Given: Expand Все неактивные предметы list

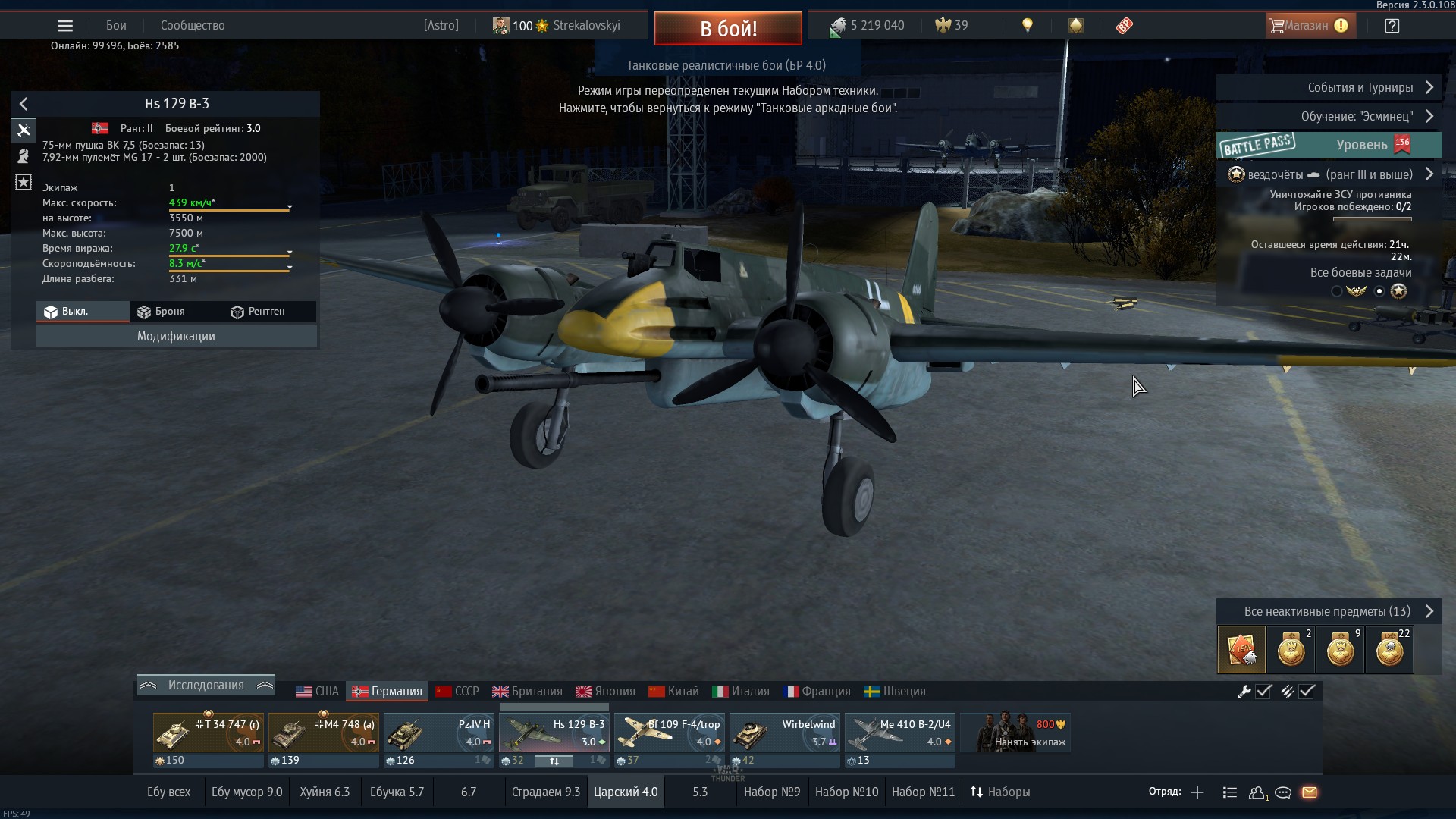Looking at the screenshot, I should [x=1329, y=612].
